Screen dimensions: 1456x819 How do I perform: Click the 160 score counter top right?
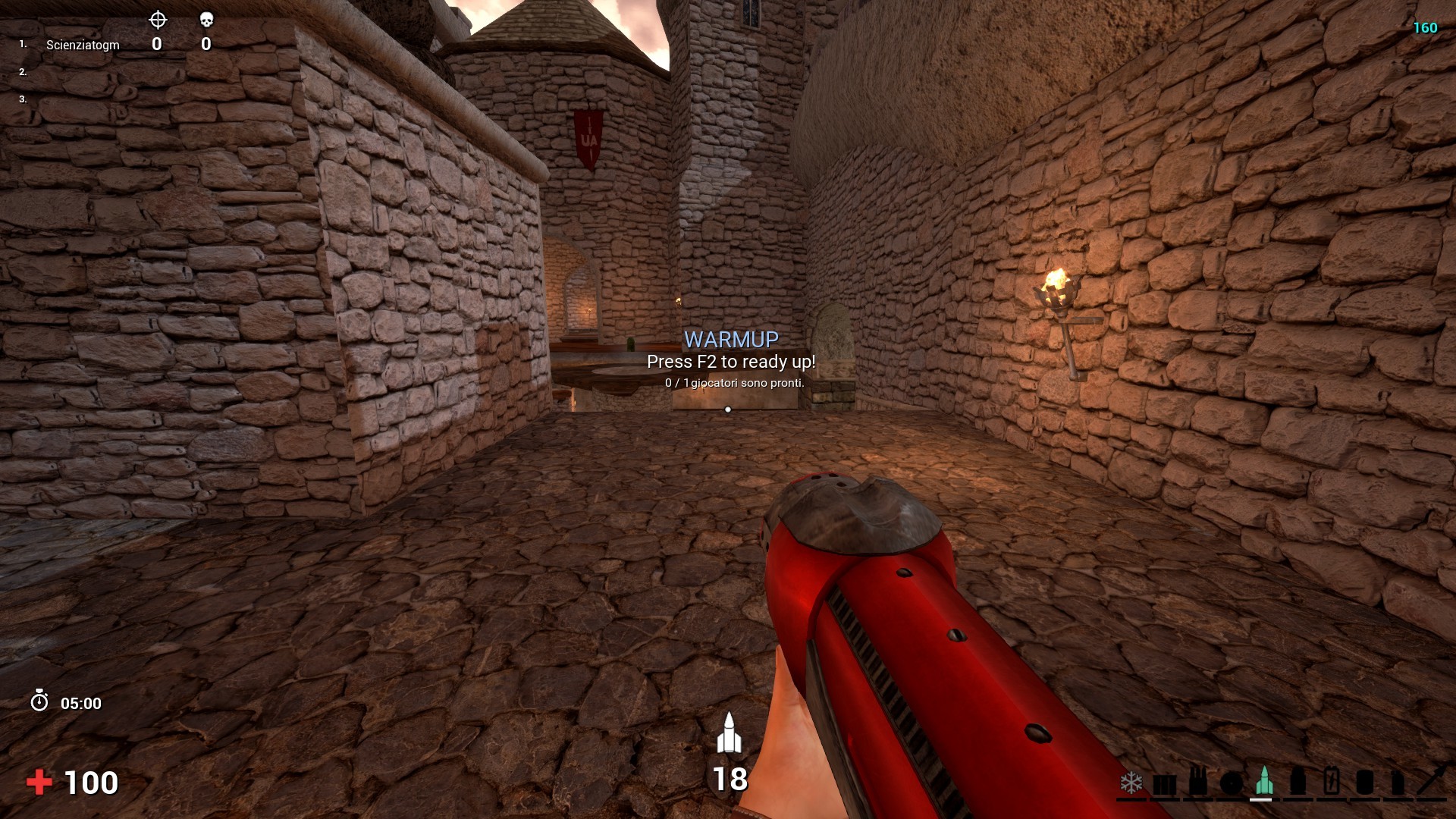pos(1425,27)
